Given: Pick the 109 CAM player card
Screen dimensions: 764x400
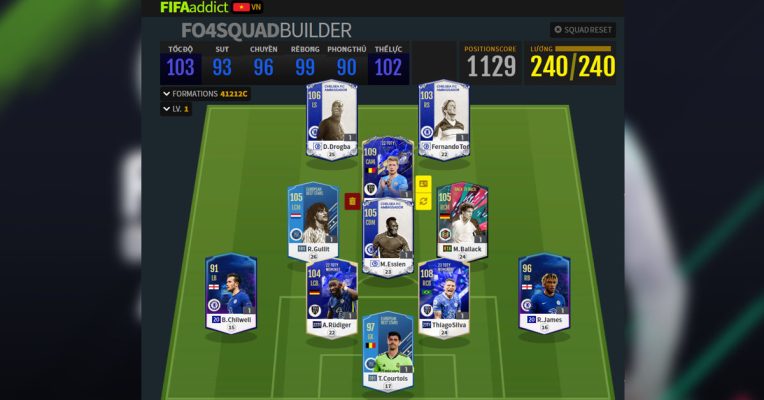Looking at the screenshot, I should (x=387, y=170).
